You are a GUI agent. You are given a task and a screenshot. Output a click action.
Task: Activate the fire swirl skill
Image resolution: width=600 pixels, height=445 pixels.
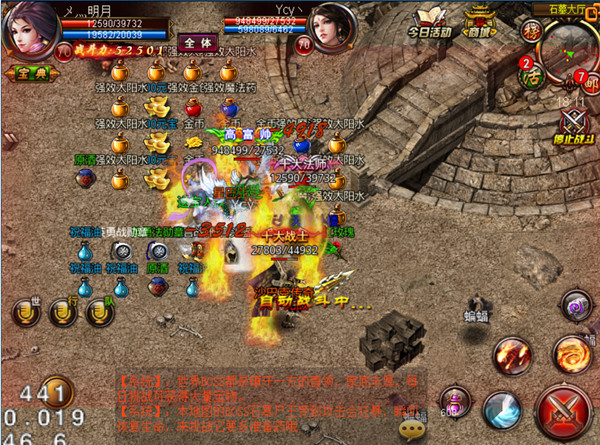tap(572, 352)
